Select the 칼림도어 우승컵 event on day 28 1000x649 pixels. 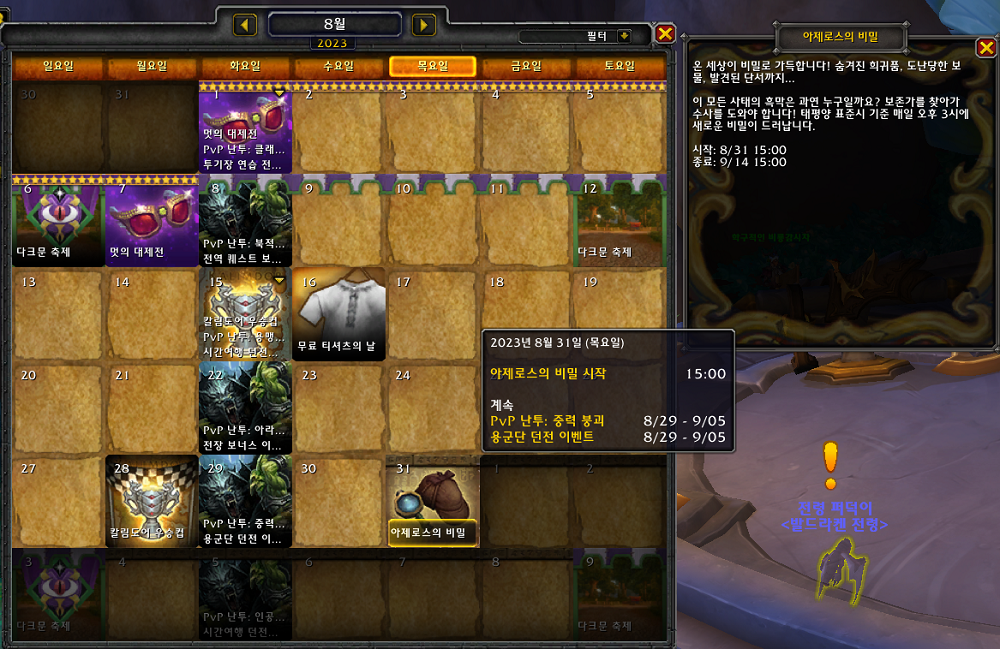(x=152, y=503)
